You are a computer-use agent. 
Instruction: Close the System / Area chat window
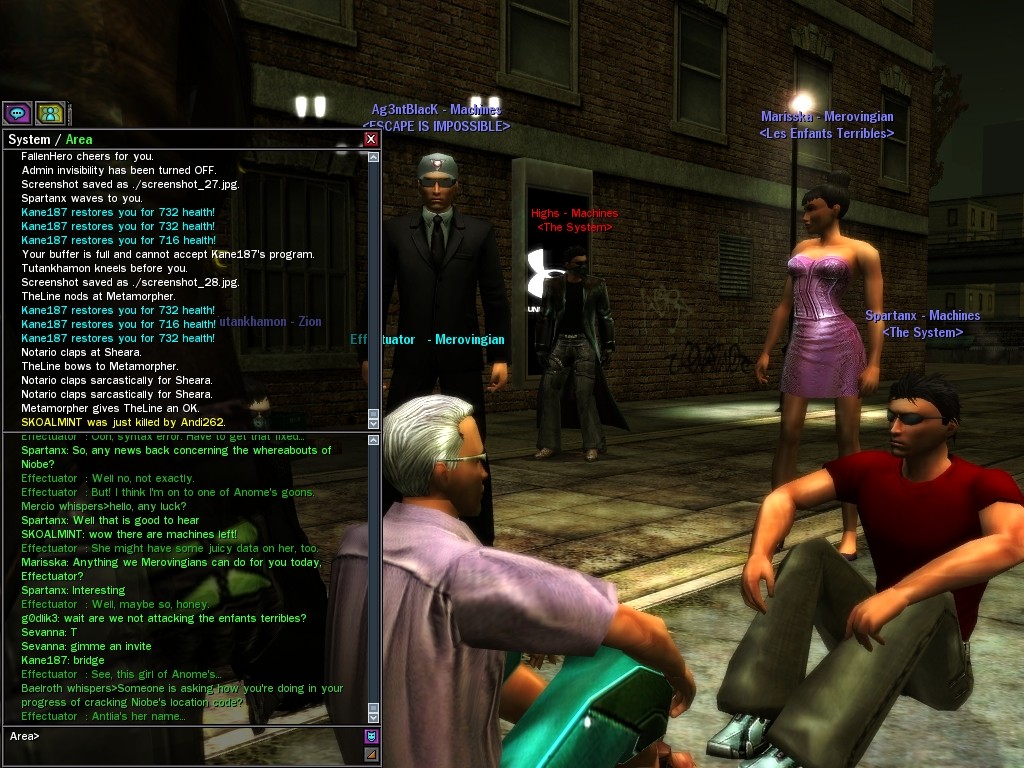pyautogui.click(x=371, y=139)
